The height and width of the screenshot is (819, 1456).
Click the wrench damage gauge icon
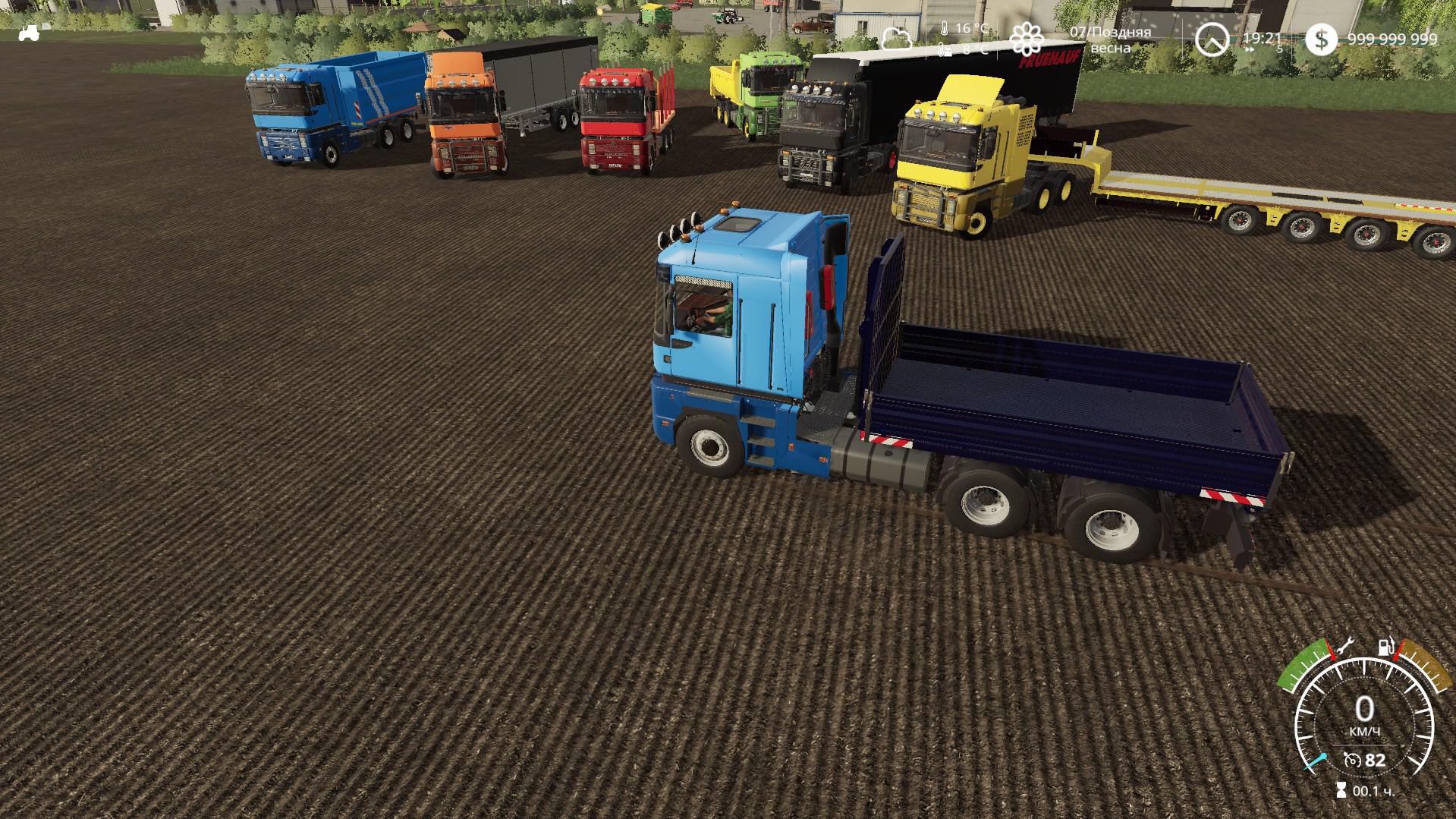tap(1346, 647)
